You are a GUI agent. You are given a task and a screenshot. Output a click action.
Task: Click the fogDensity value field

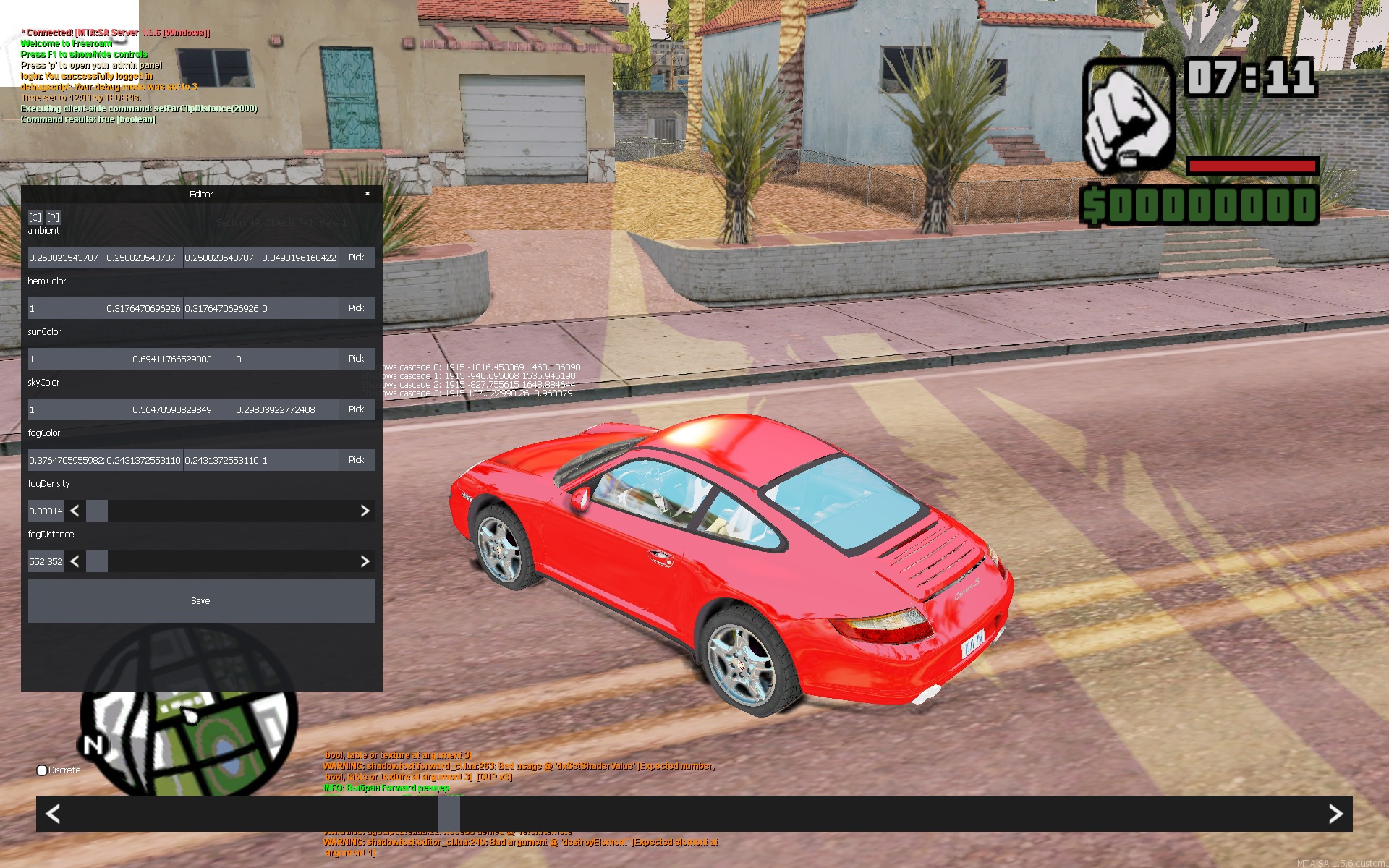click(46, 511)
